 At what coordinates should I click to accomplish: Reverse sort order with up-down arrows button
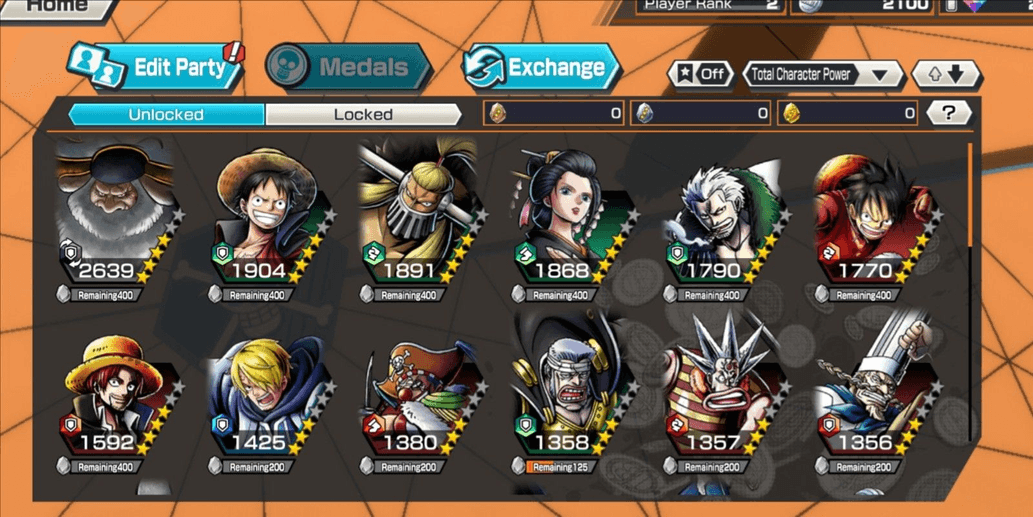(945, 74)
